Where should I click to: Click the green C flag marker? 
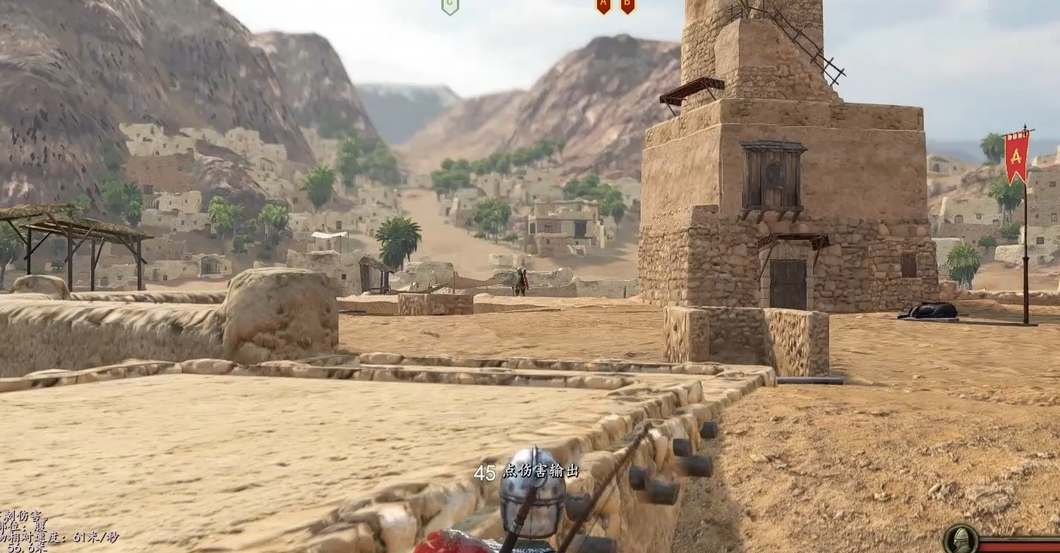tap(450, 6)
